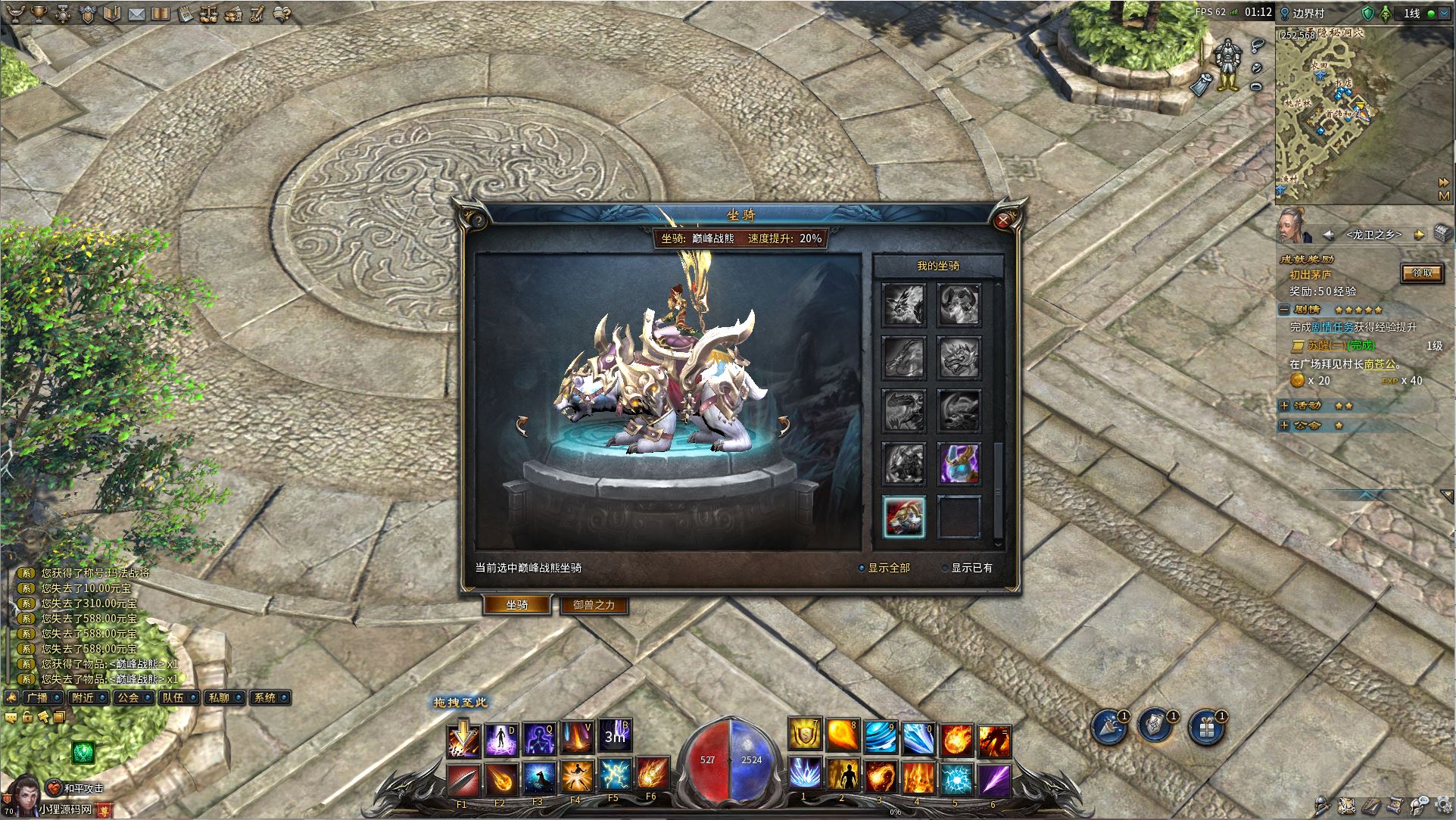Screen dimensions: 1456x820
Task: Open the 广播 chat channel
Action: [x=37, y=698]
